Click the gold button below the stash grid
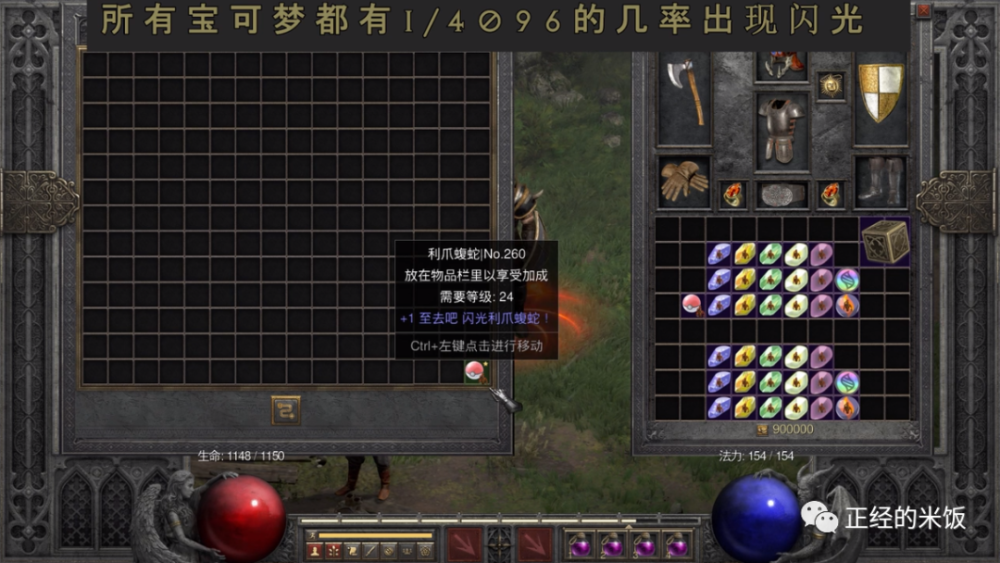Image resolution: width=1000 pixels, height=563 pixels. [286, 410]
